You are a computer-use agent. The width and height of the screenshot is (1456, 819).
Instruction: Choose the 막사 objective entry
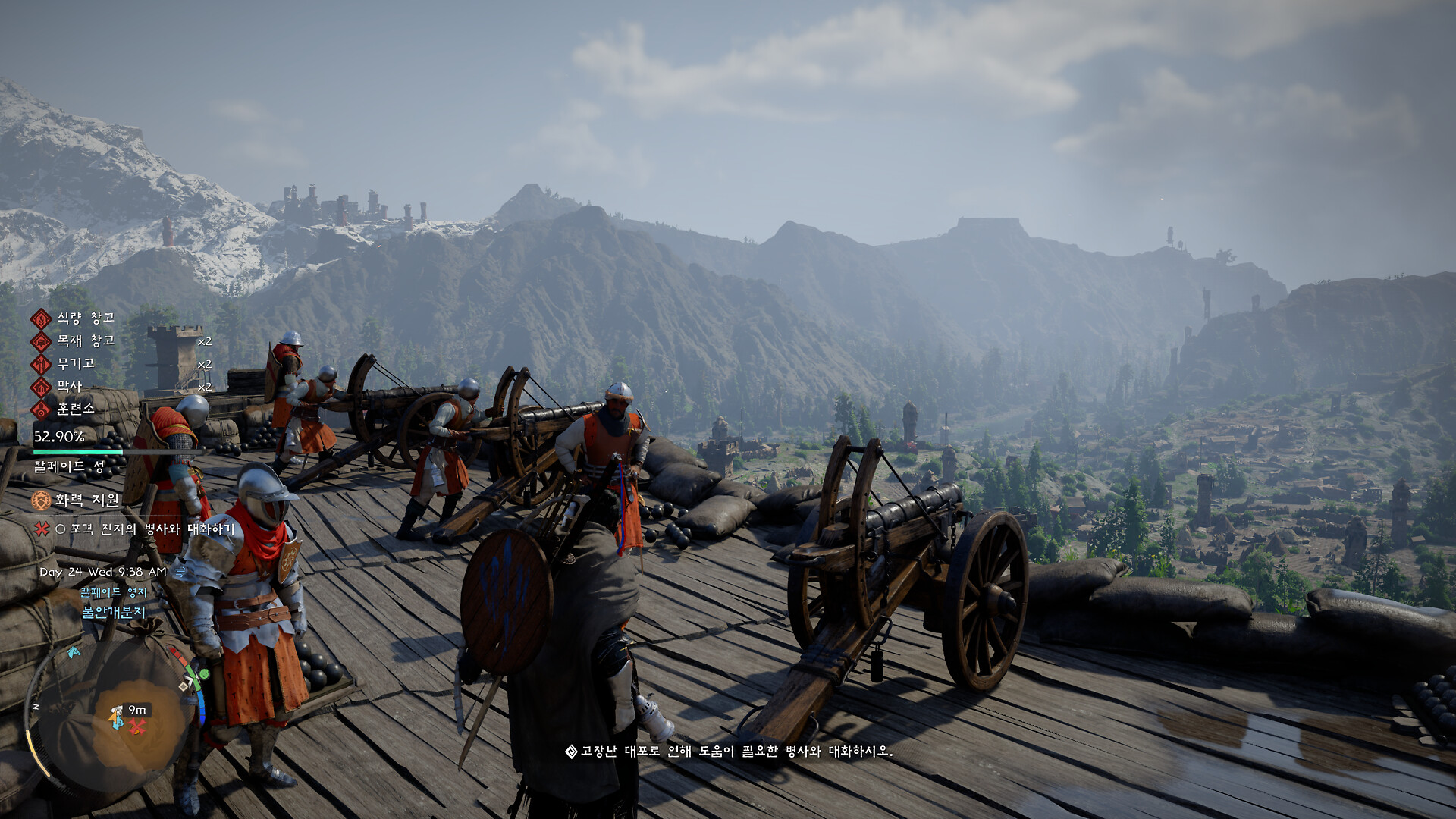68,387
